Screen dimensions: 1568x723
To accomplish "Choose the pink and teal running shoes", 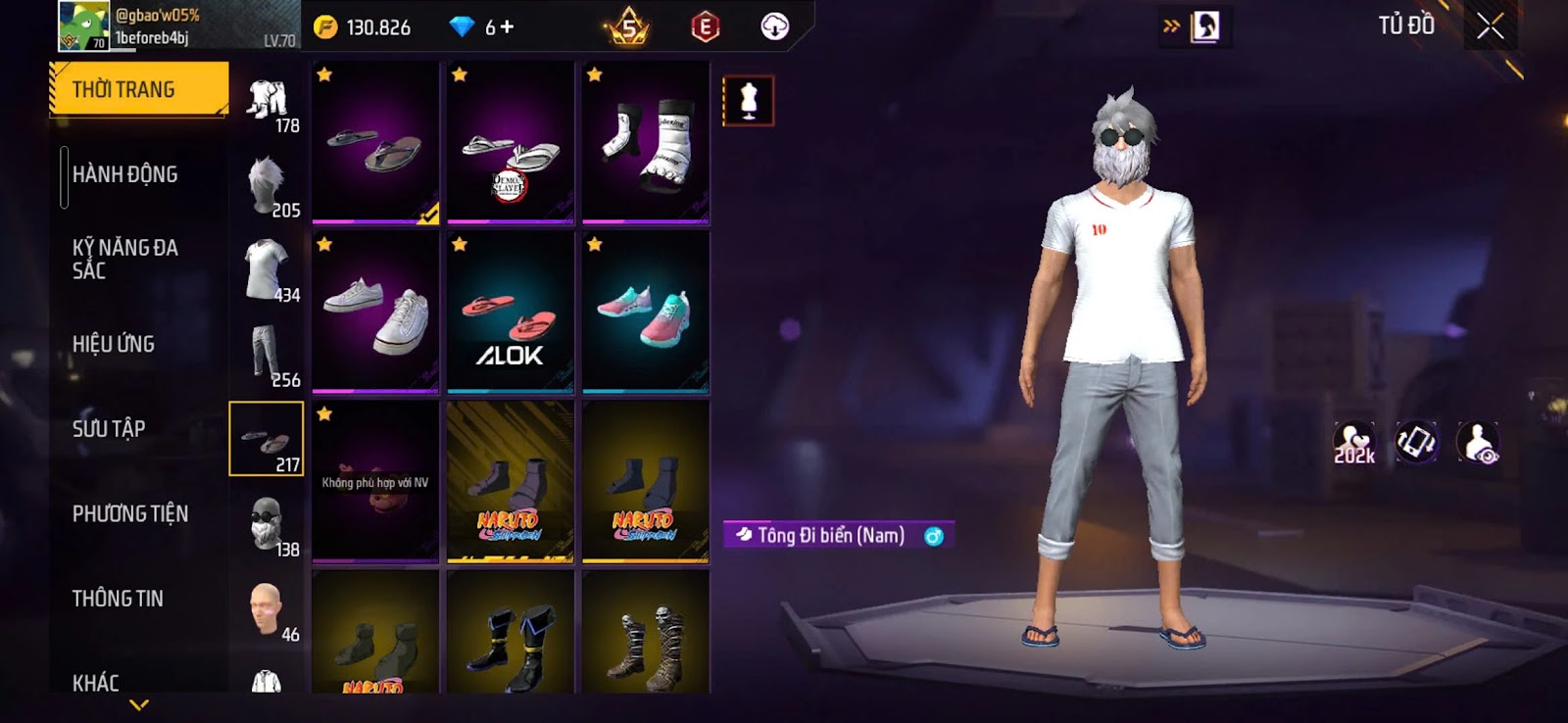I will pyautogui.click(x=645, y=313).
